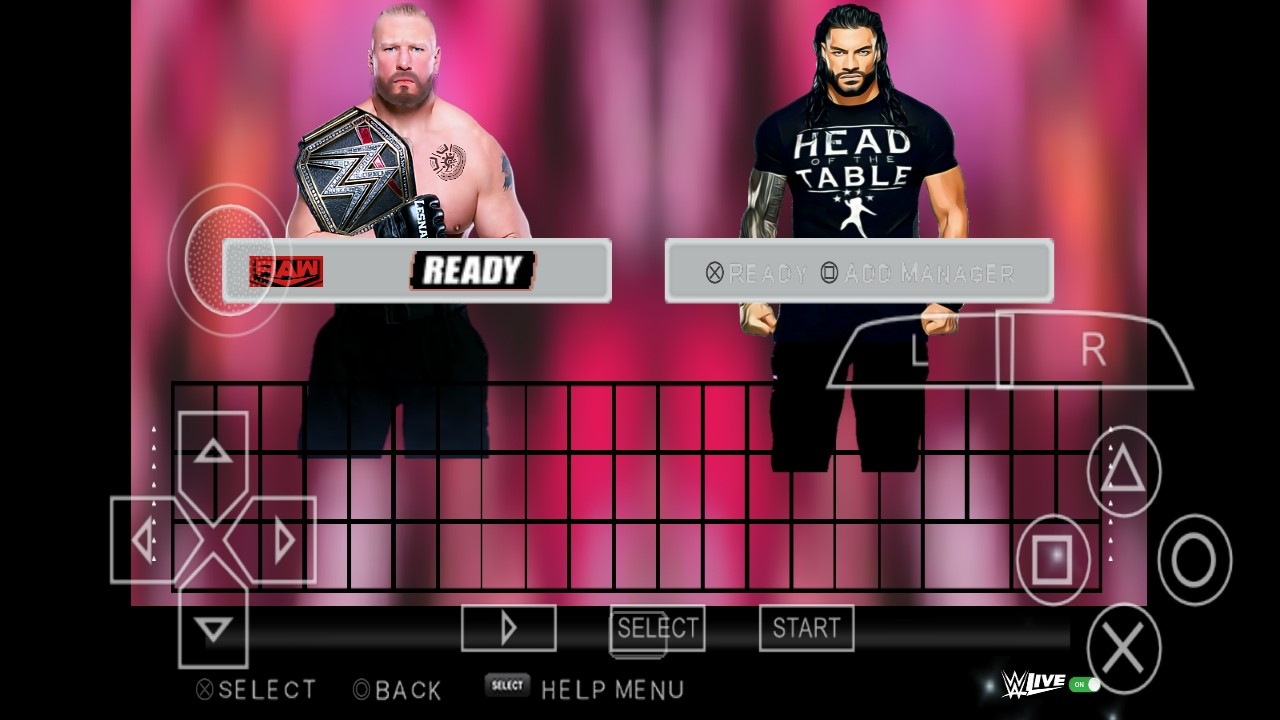Tap the D-pad down arrow
The image size is (1280, 720).
[x=213, y=629]
